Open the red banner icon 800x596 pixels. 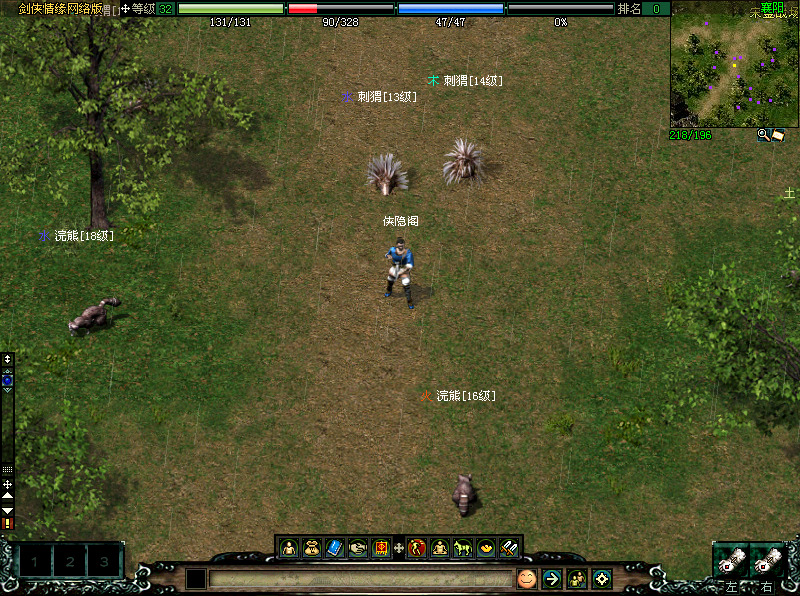380,548
